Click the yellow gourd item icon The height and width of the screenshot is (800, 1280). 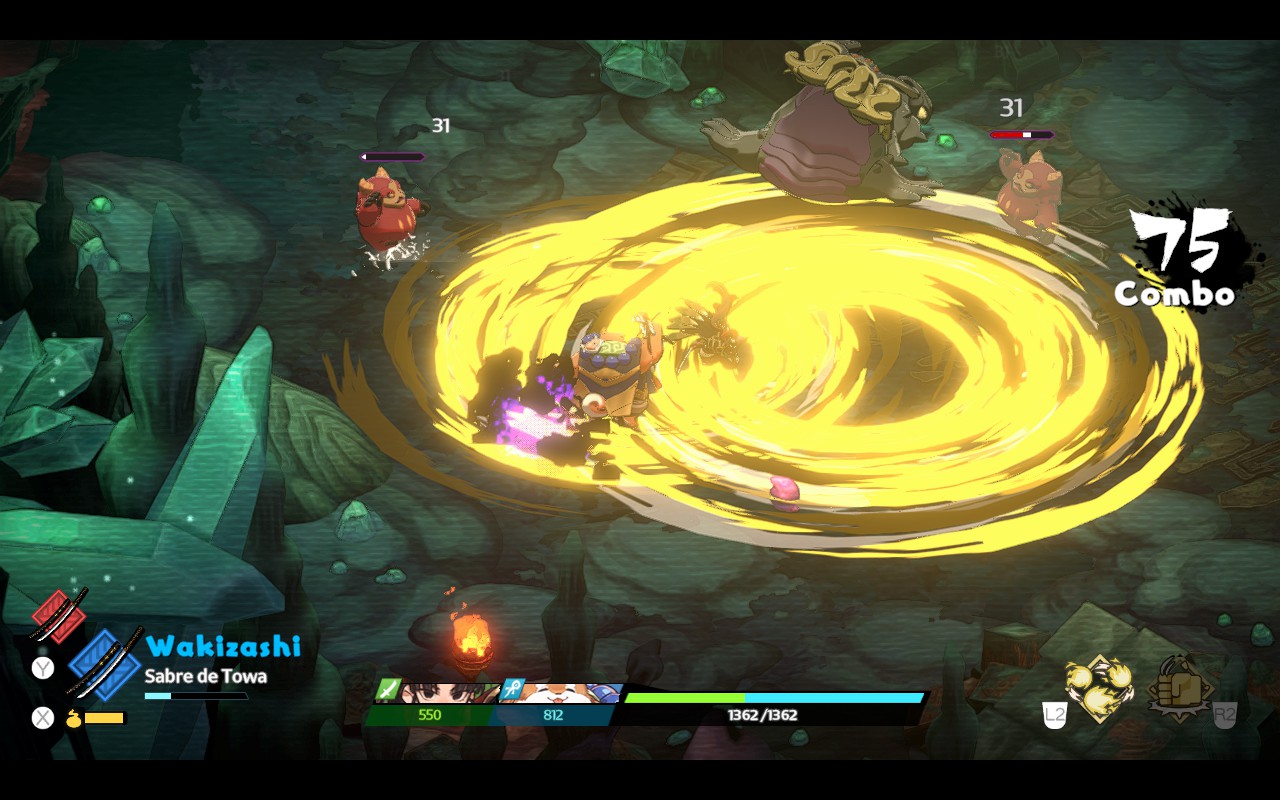[x=73, y=718]
